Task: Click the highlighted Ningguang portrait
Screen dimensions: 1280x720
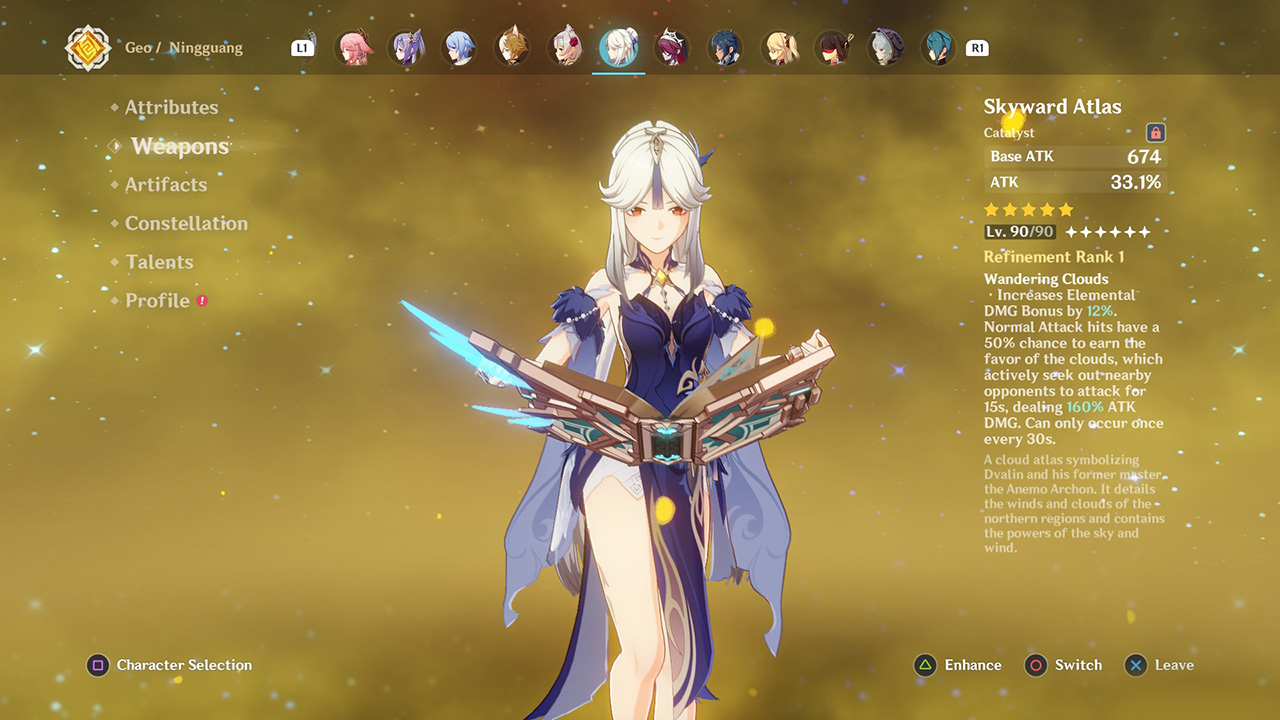Action: (x=618, y=47)
